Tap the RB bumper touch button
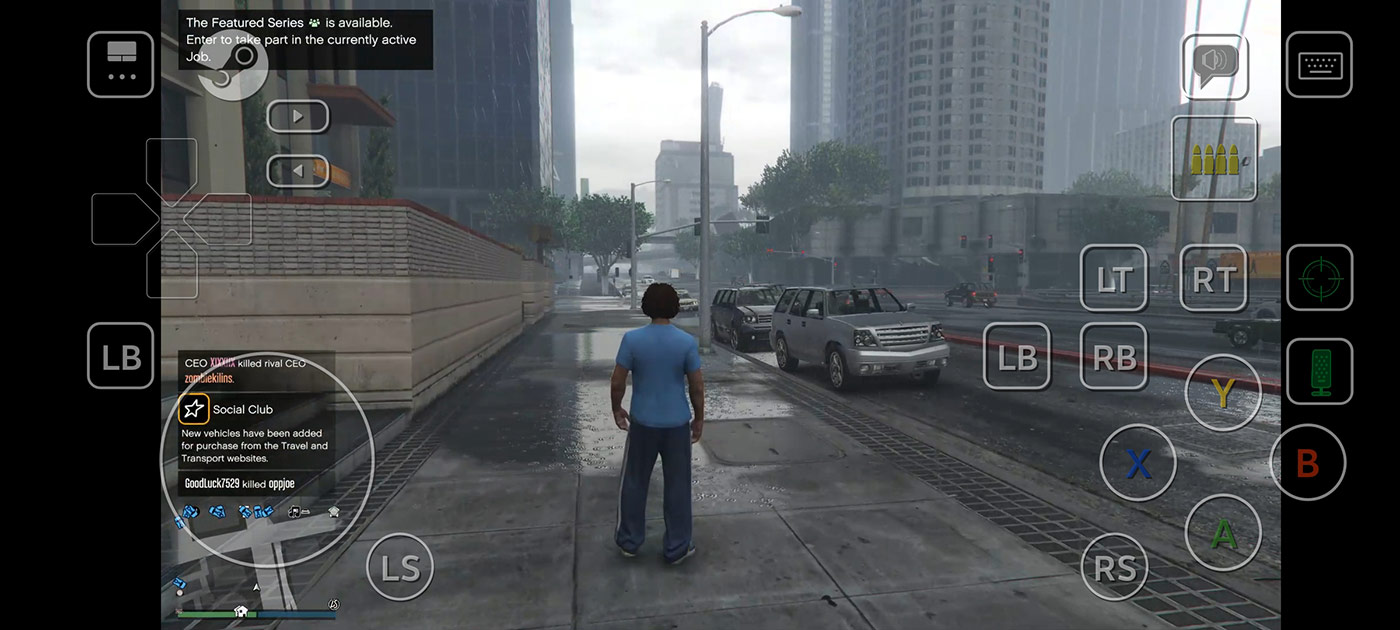This screenshot has width=1400, height=630. [1114, 356]
